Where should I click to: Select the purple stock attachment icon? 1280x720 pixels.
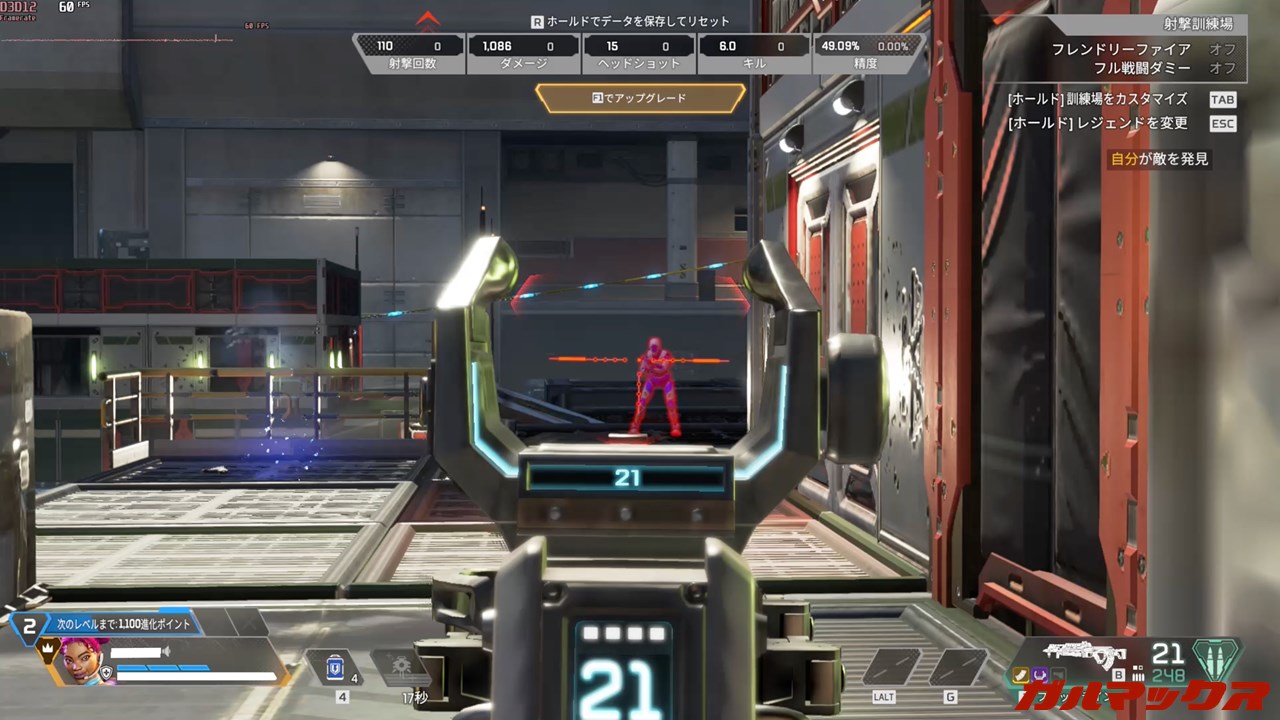coord(1038,676)
